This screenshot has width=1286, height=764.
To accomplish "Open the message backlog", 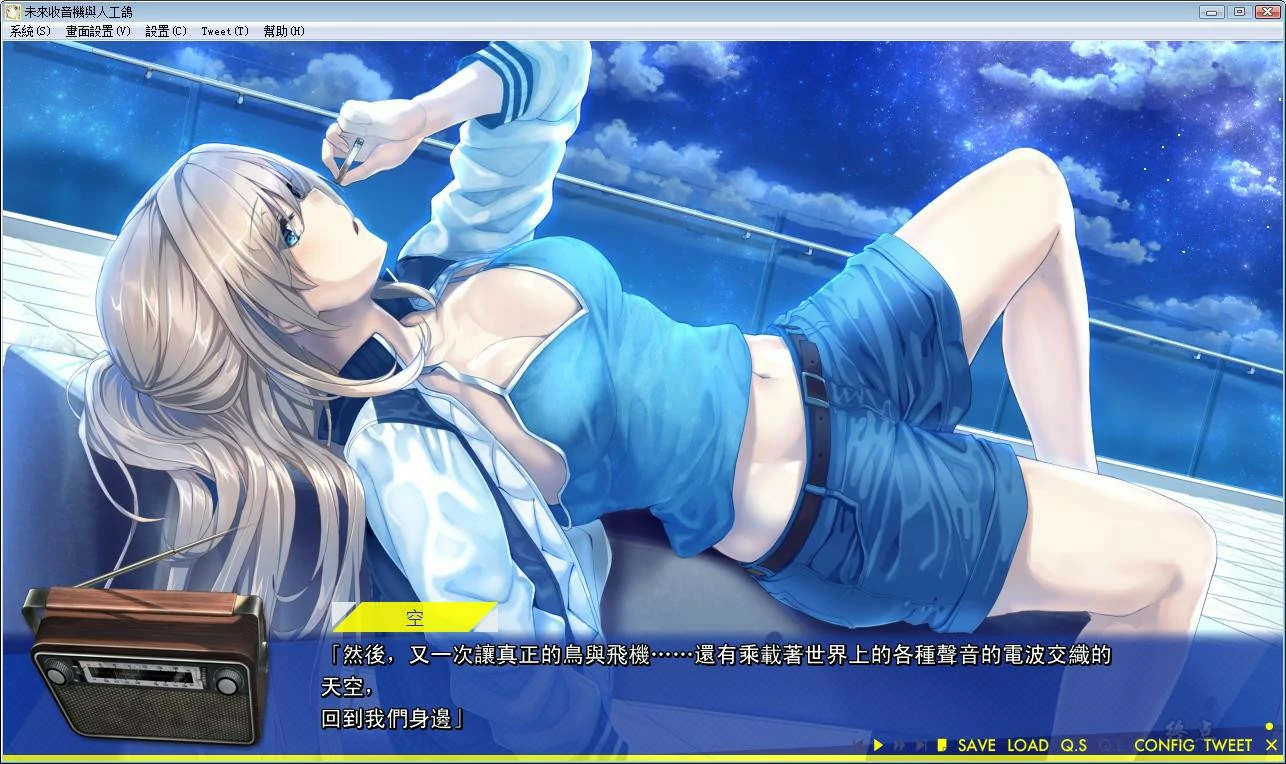I will coord(941,745).
